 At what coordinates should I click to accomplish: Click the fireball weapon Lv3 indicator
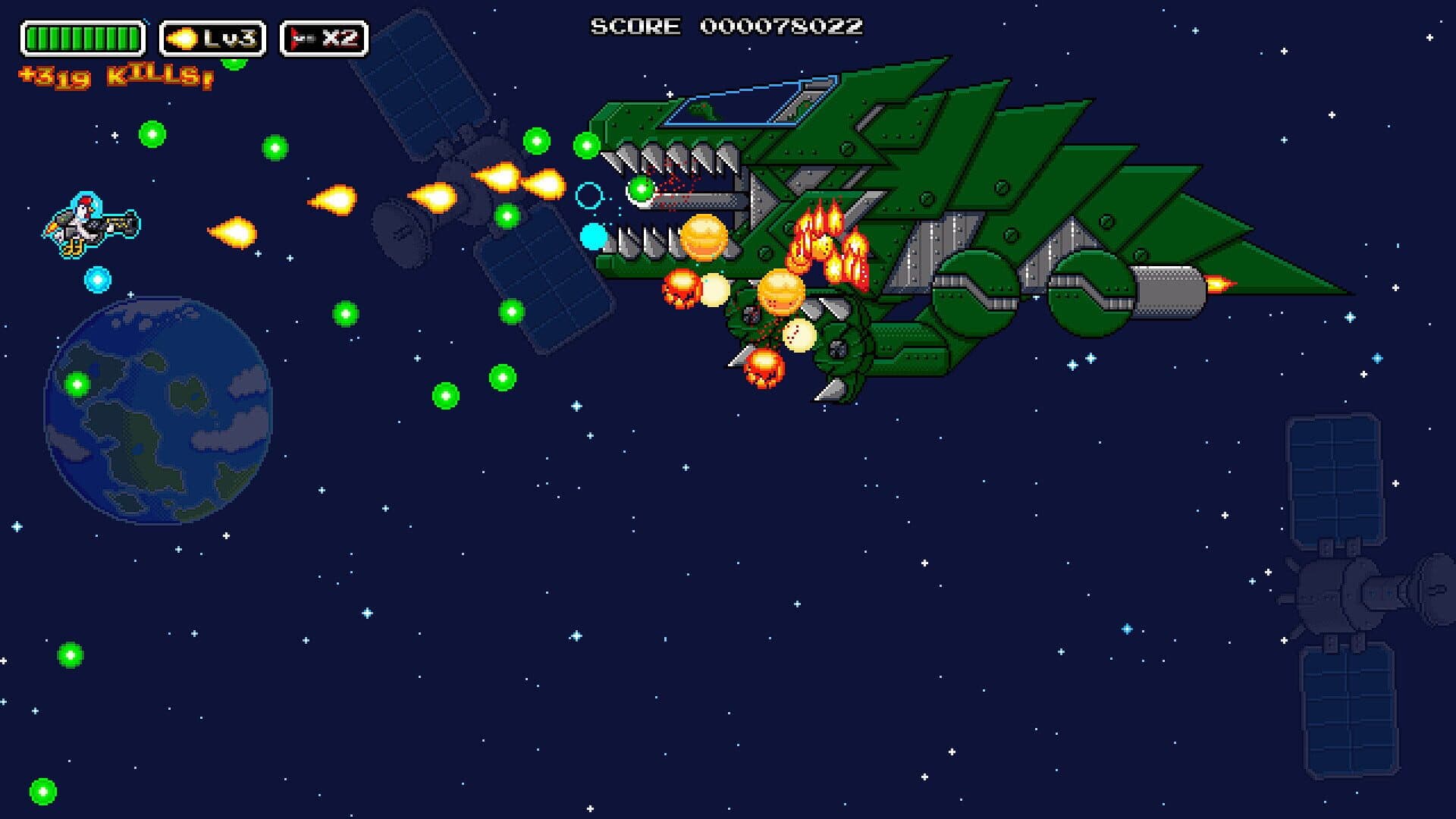pyautogui.click(x=212, y=39)
